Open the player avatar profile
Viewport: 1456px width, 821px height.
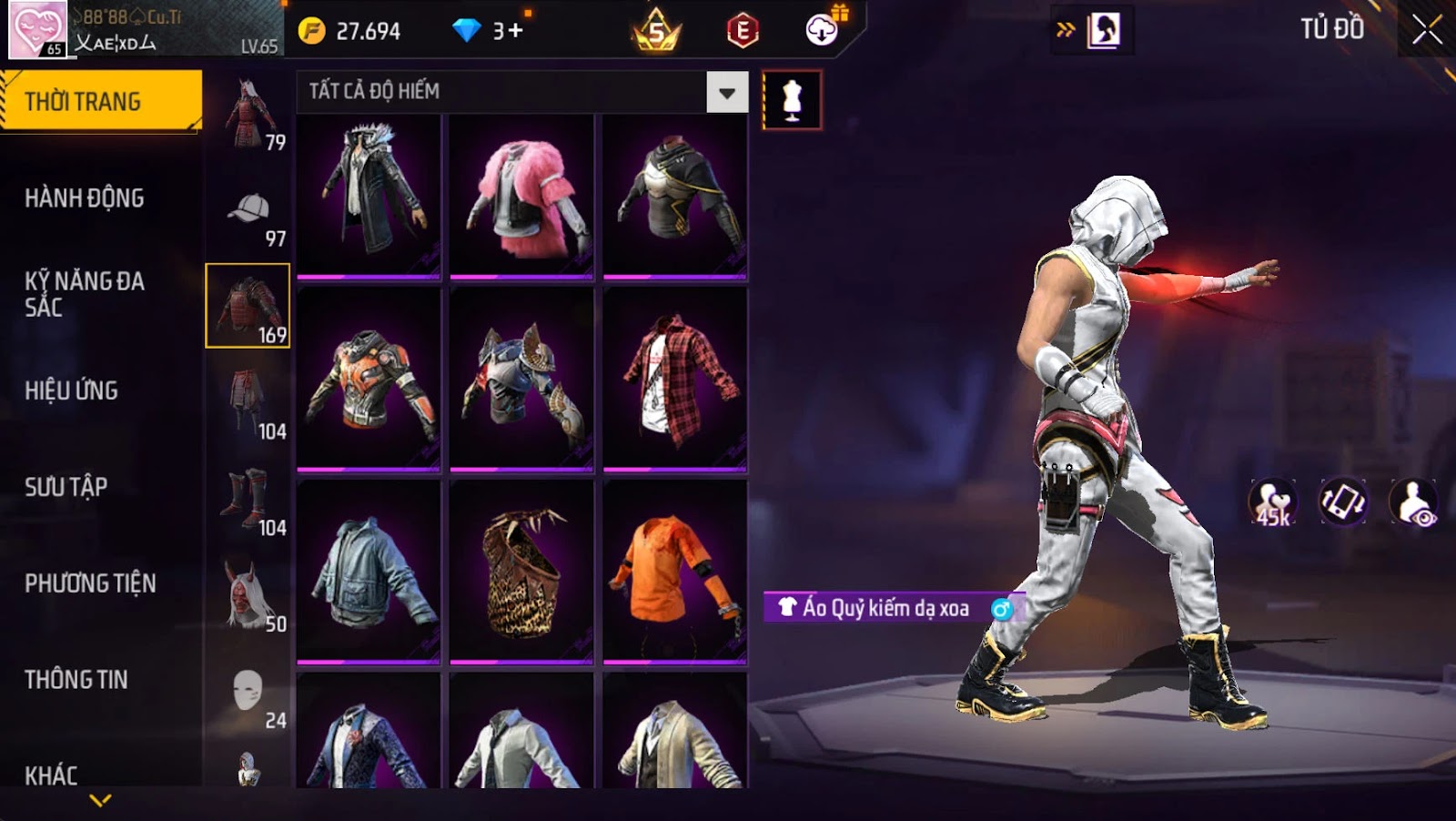point(37,30)
